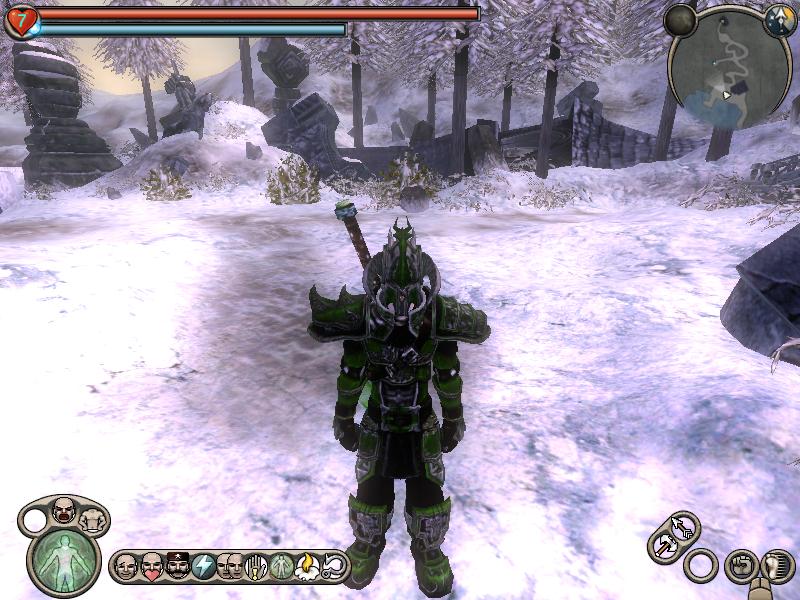Activate the open hand icon
Image resolution: width=800 pixels, height=600 pixels.
point(256,567)
